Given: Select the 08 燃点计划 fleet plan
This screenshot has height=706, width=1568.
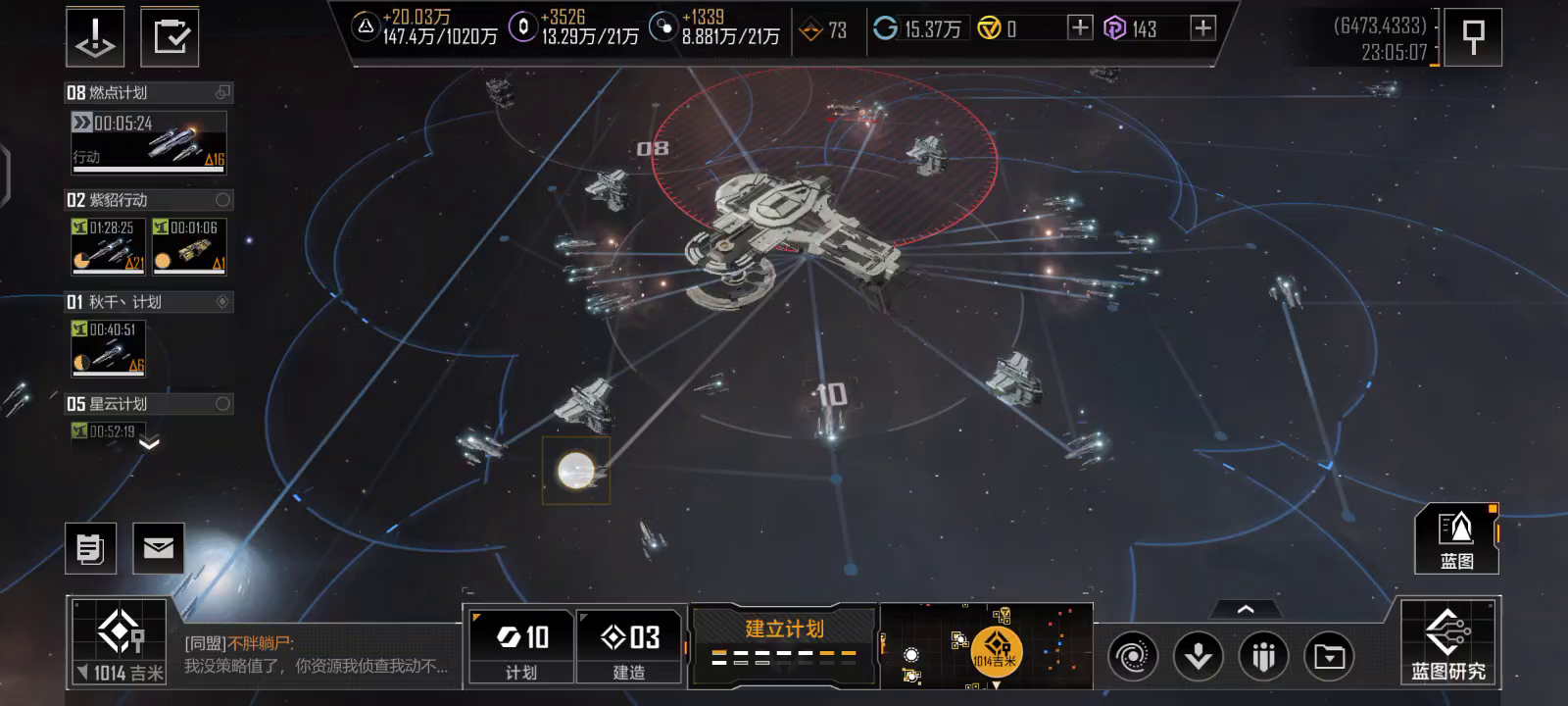Looking at the screenshot, I should 149,93.
